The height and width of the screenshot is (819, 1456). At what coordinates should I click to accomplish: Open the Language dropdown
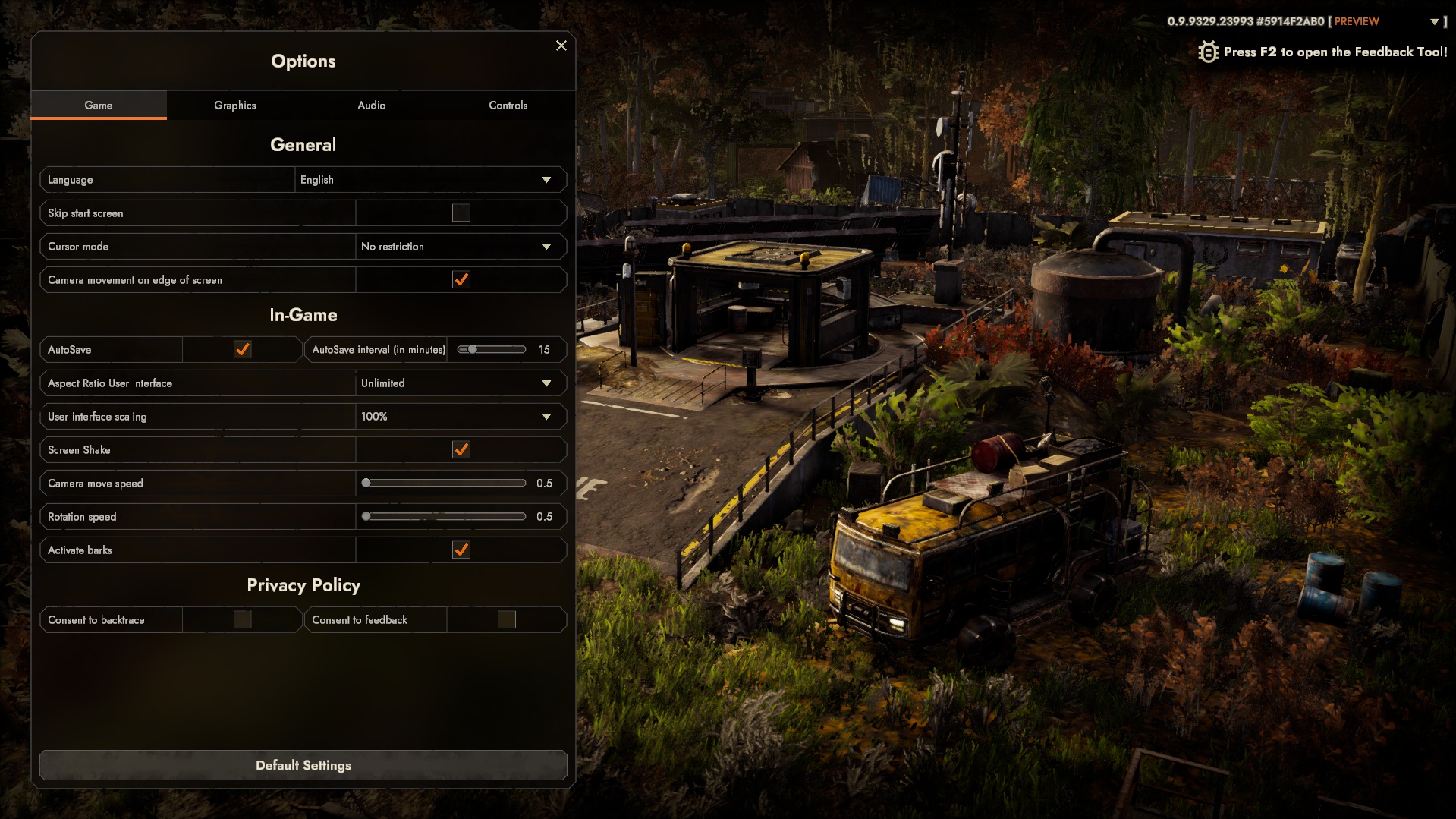click(x=430, y=180)
